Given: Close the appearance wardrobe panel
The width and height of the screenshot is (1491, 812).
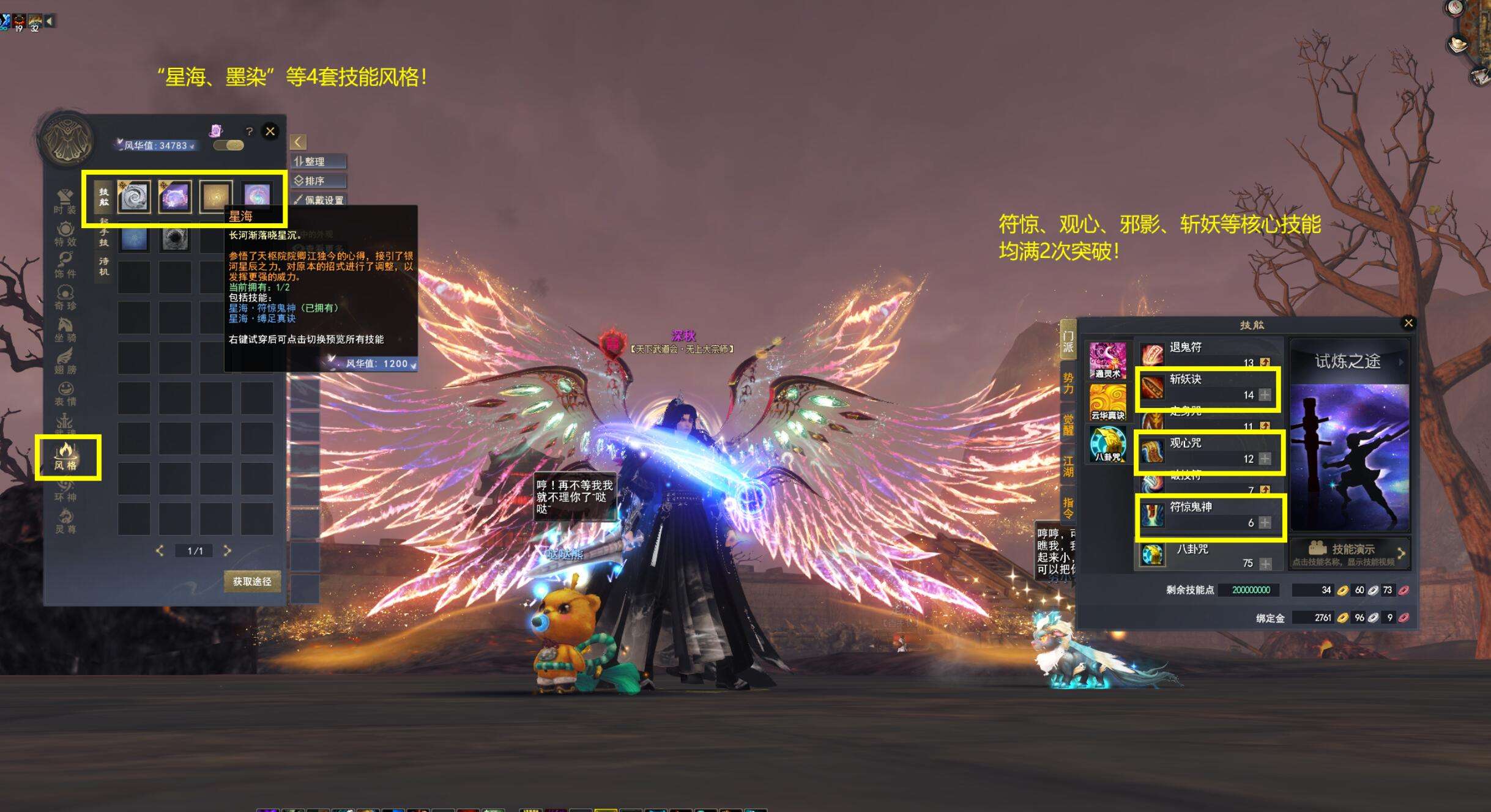Looking at the screenshot, I should 270,131.
